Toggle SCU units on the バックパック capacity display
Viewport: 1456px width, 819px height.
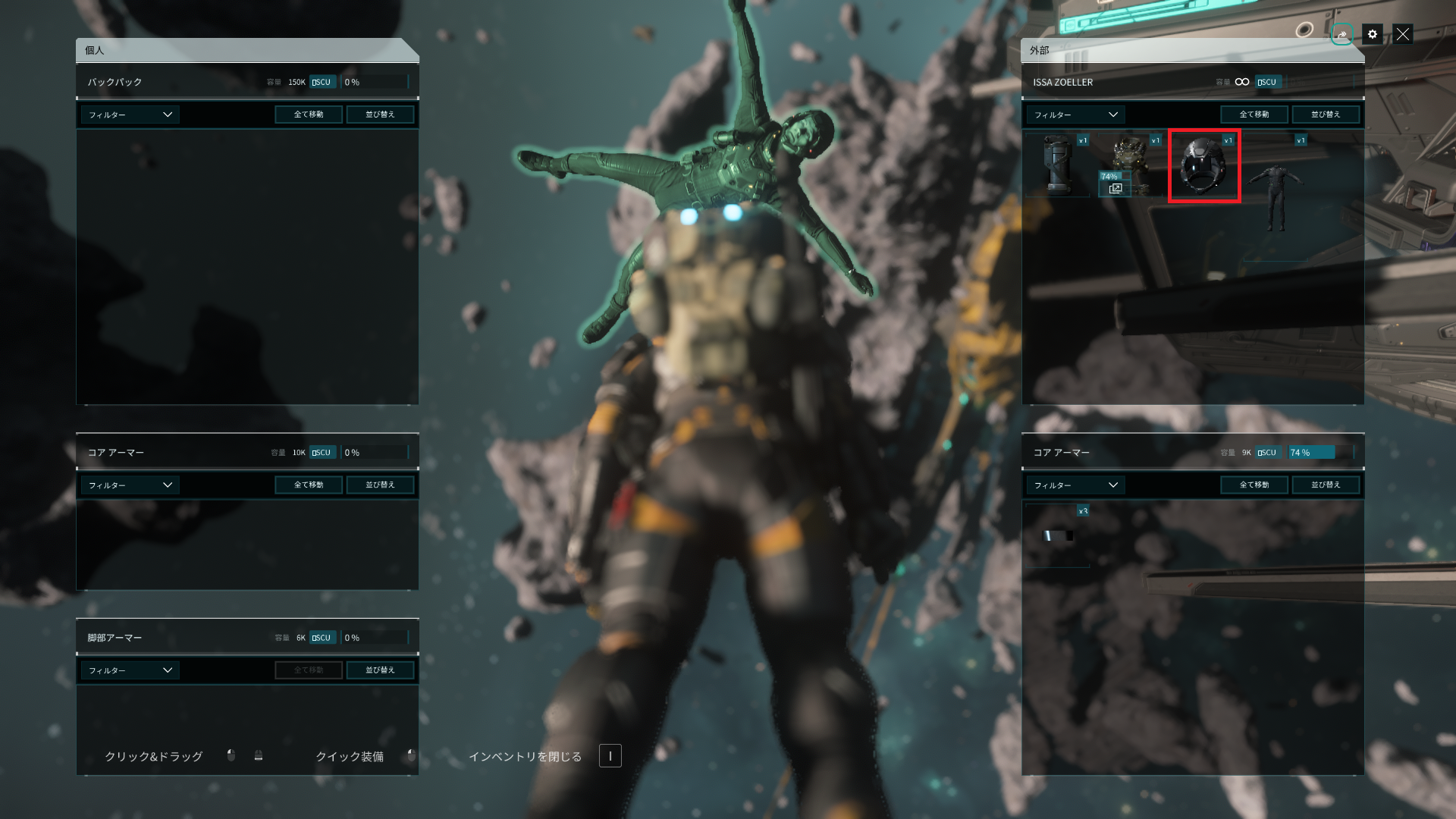[x=322, y=81]
